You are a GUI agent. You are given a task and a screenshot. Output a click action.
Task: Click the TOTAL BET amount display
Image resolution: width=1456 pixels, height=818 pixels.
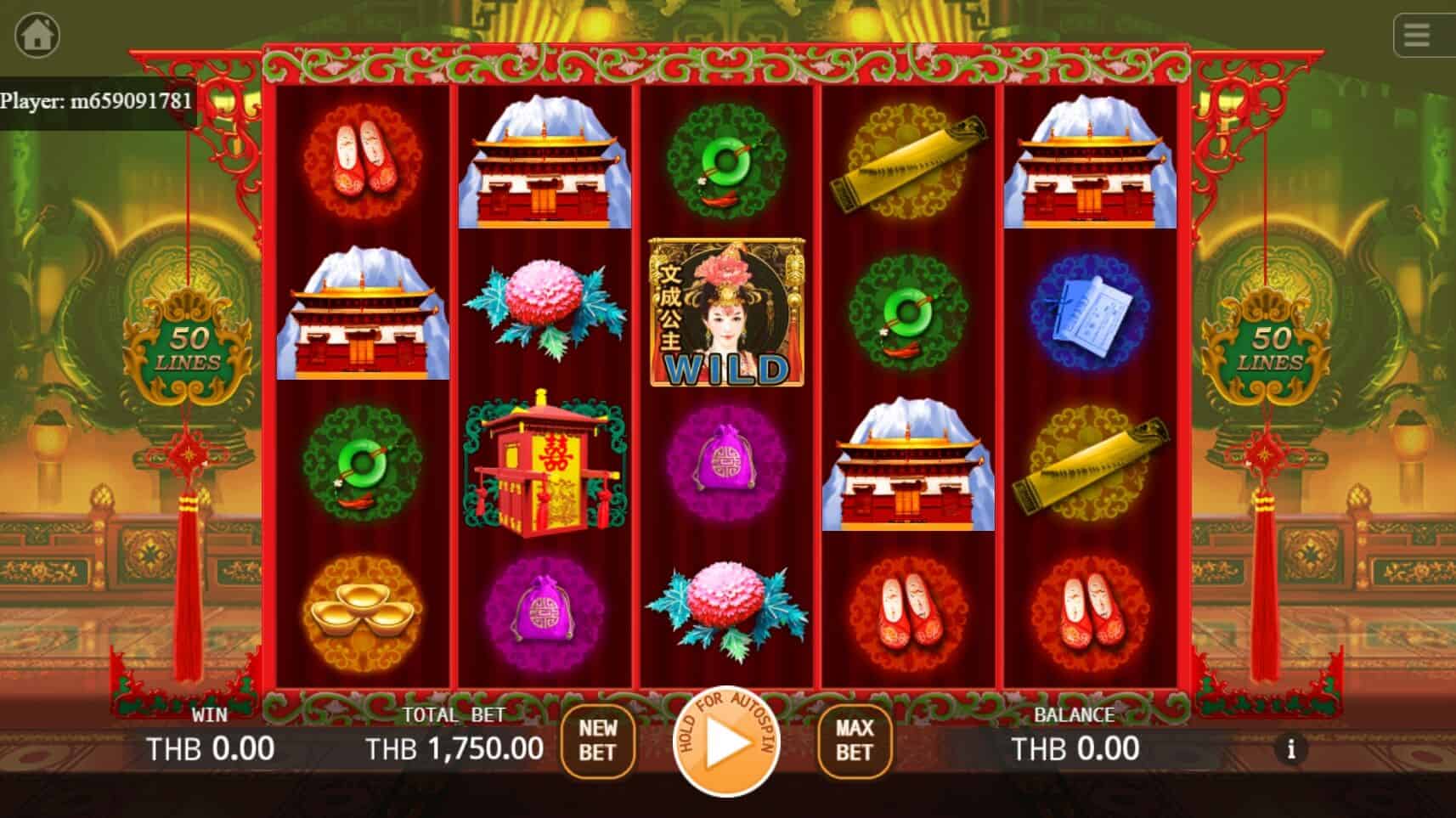pyautogui.click(x=454, y=747)
